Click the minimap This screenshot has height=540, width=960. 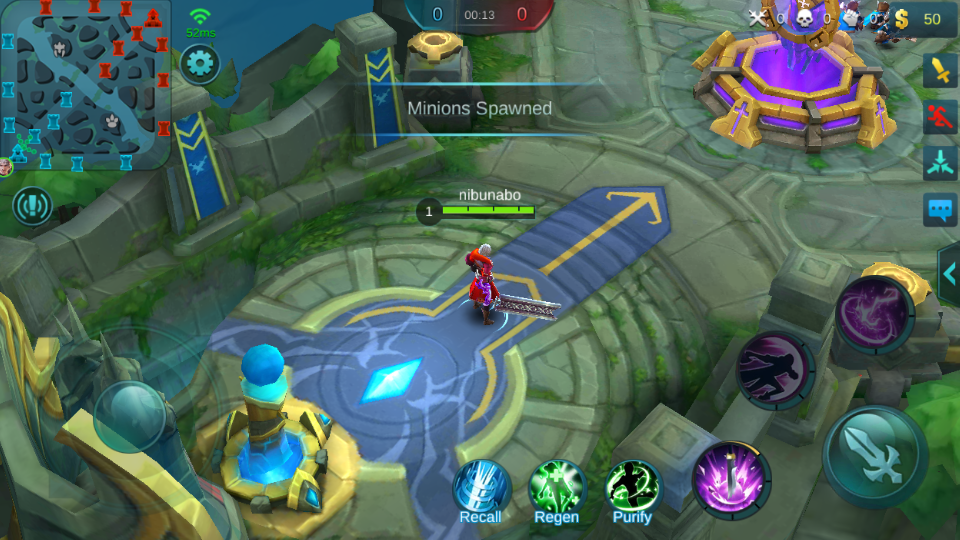tap(85, 85)
